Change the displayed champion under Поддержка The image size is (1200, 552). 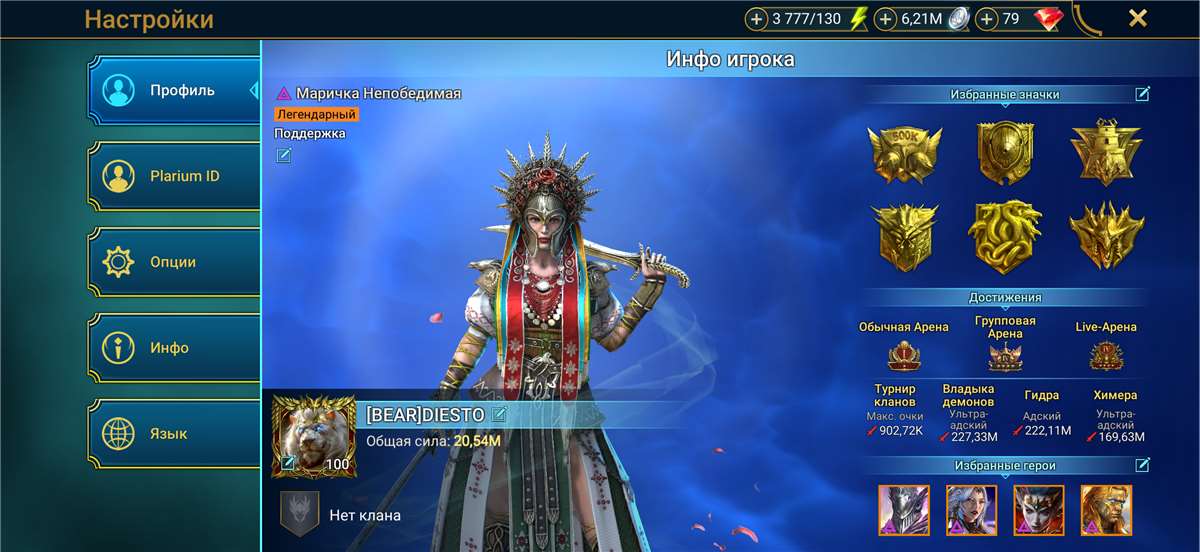[x=284, y=155]
